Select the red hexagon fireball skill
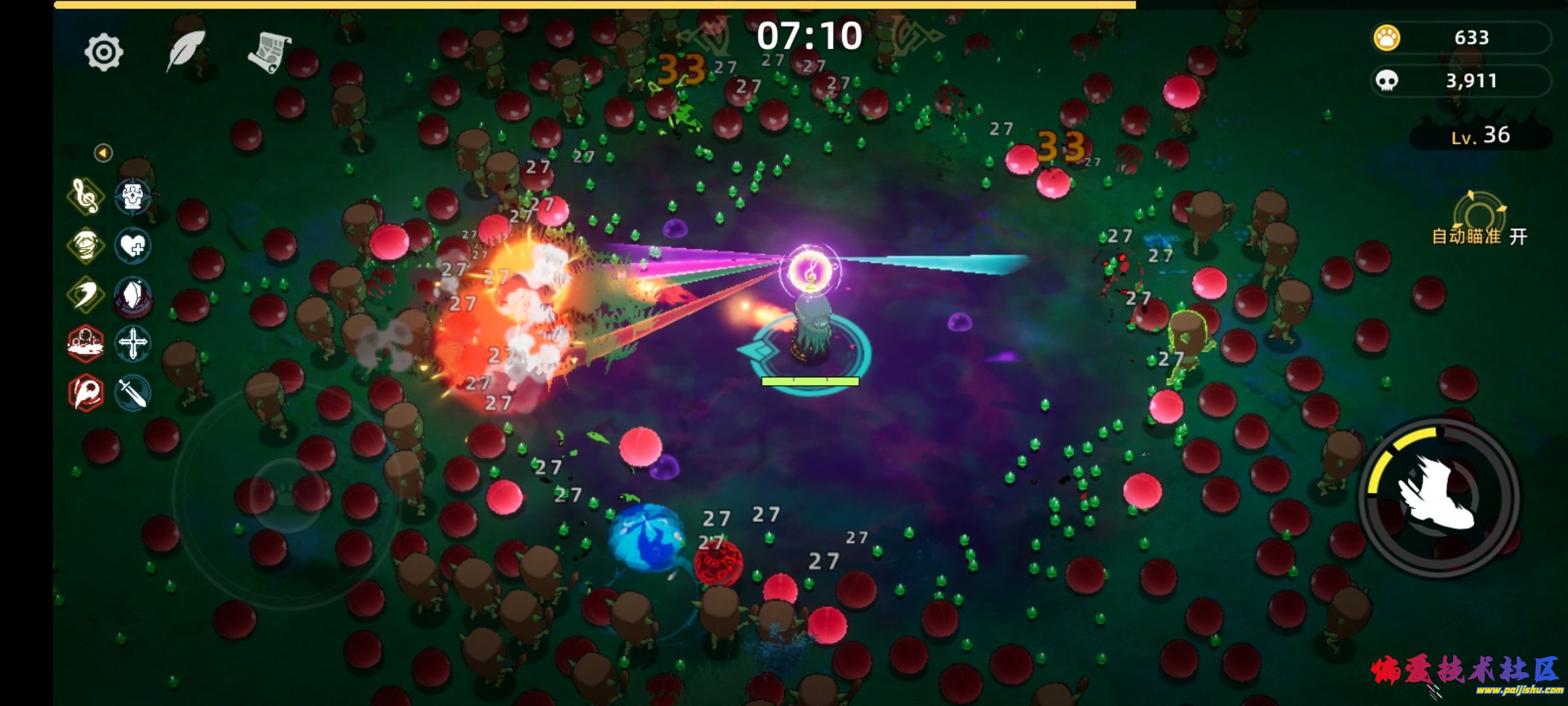Screen dimensions: 1568x706 86,393
